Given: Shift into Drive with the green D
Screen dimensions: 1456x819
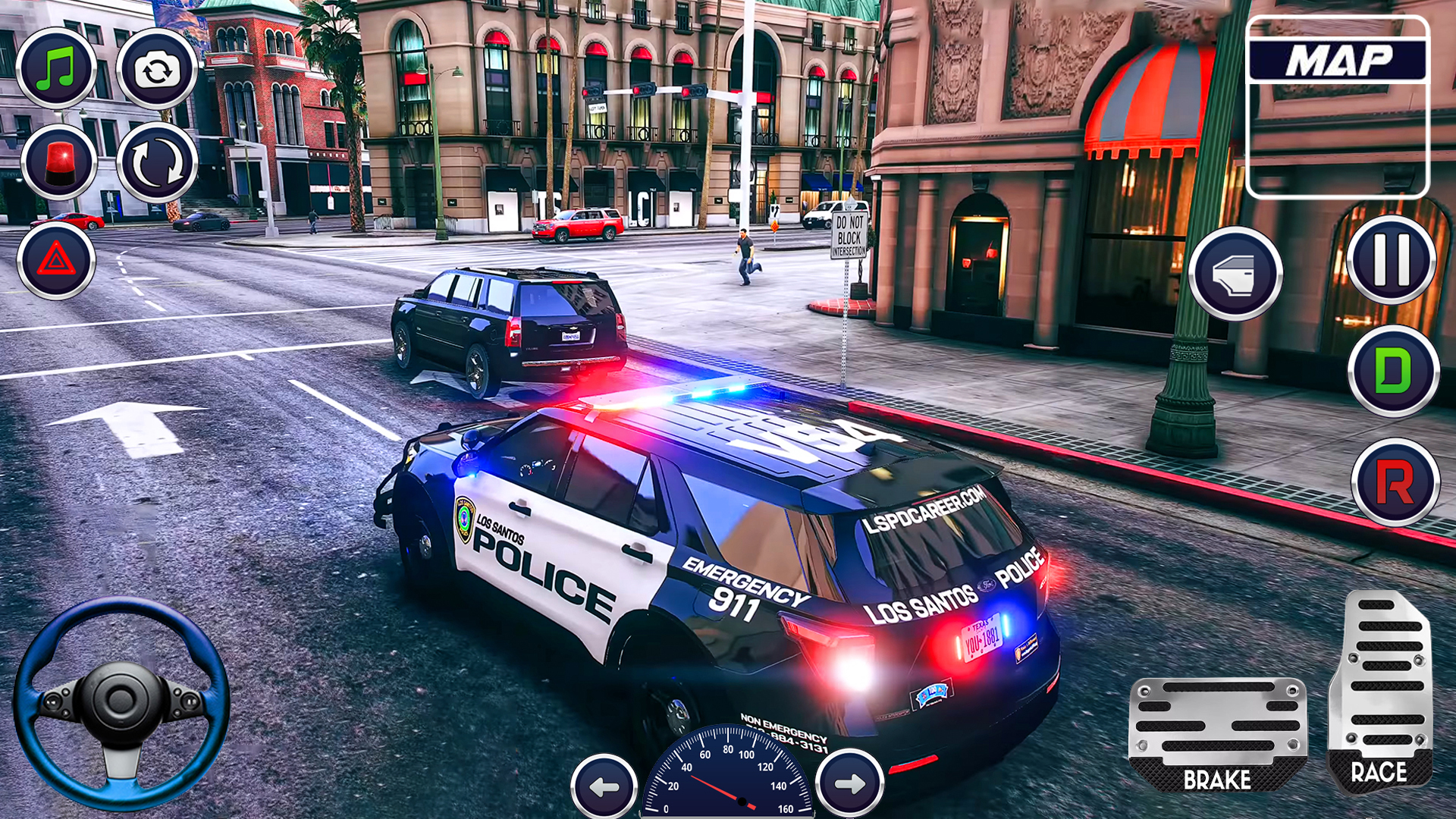Looking at the screenshot, I should click(x=1393, y=371).
